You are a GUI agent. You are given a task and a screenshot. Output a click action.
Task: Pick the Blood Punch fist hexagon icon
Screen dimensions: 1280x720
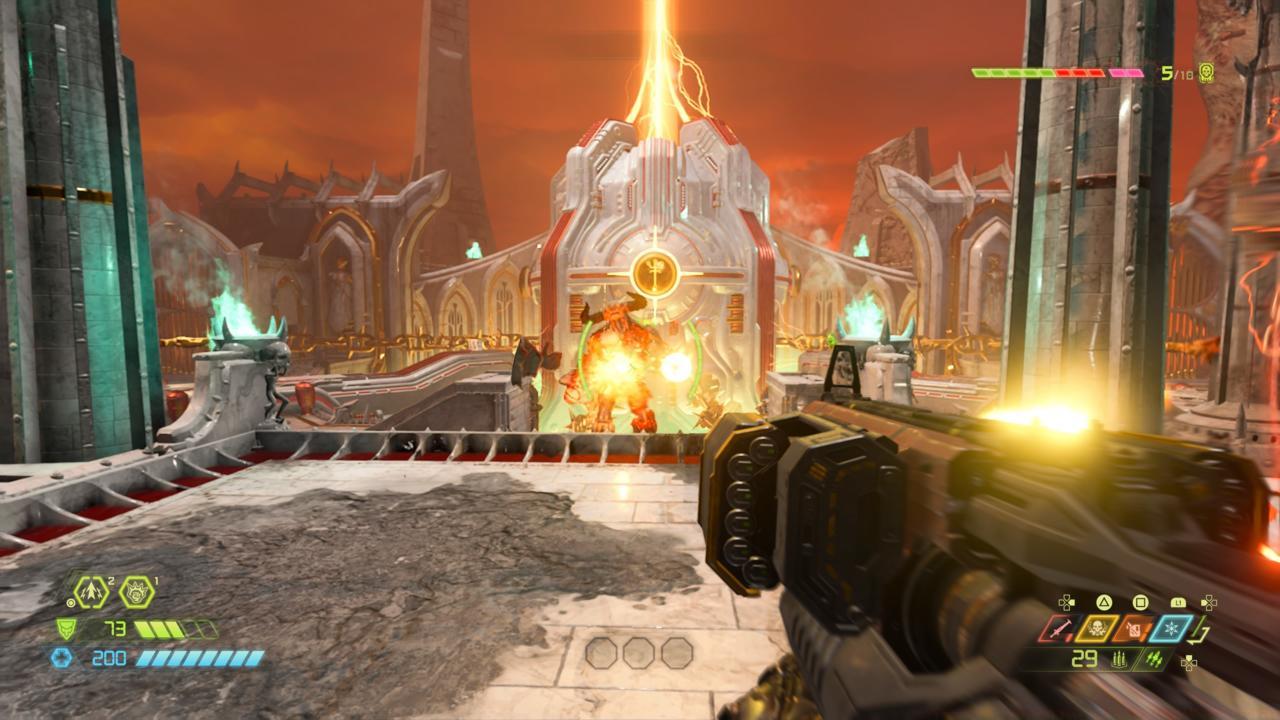(x=137, y=592)
